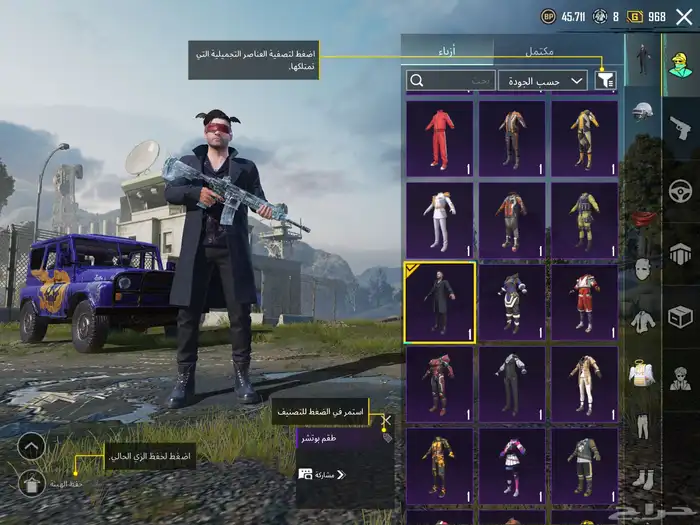Close the inventory with the X button
Image resolution: width=700 pixels, height=525 pixels.
(684, 16)
